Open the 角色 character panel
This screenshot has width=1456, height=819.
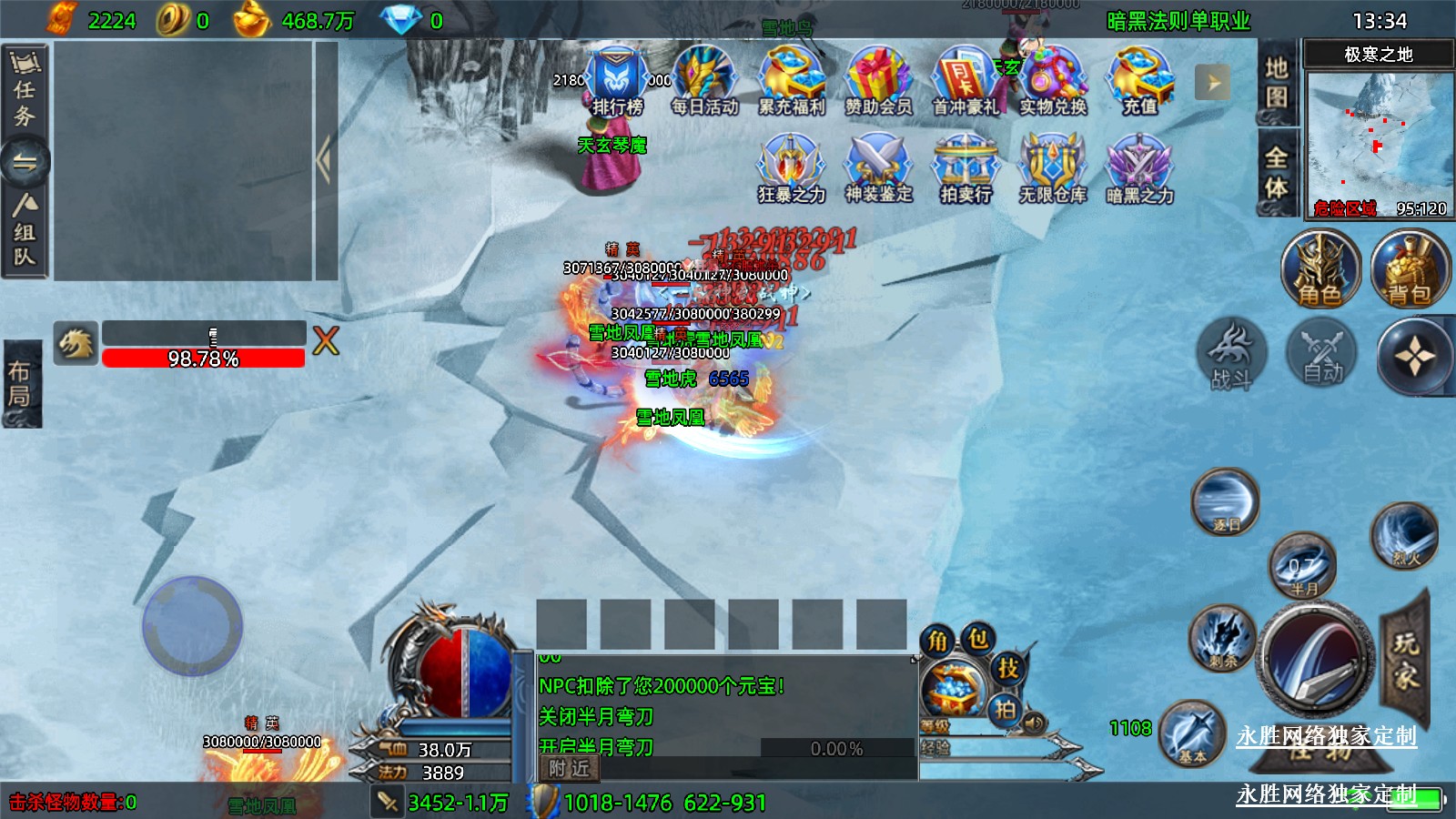click(1319, 270)
